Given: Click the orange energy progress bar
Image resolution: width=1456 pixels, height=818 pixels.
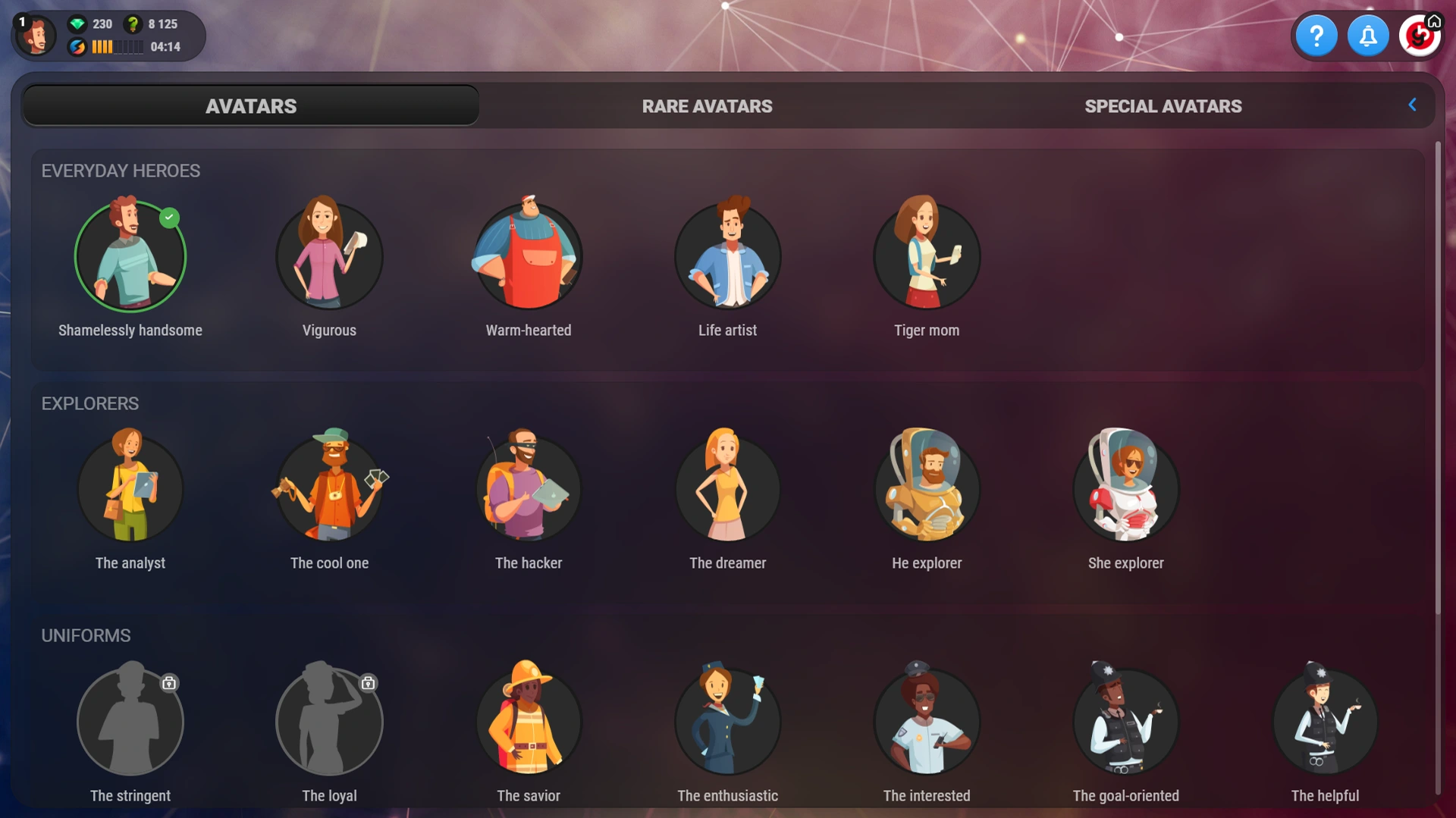Looking at the screenshot, I should [x=118, y=47].
